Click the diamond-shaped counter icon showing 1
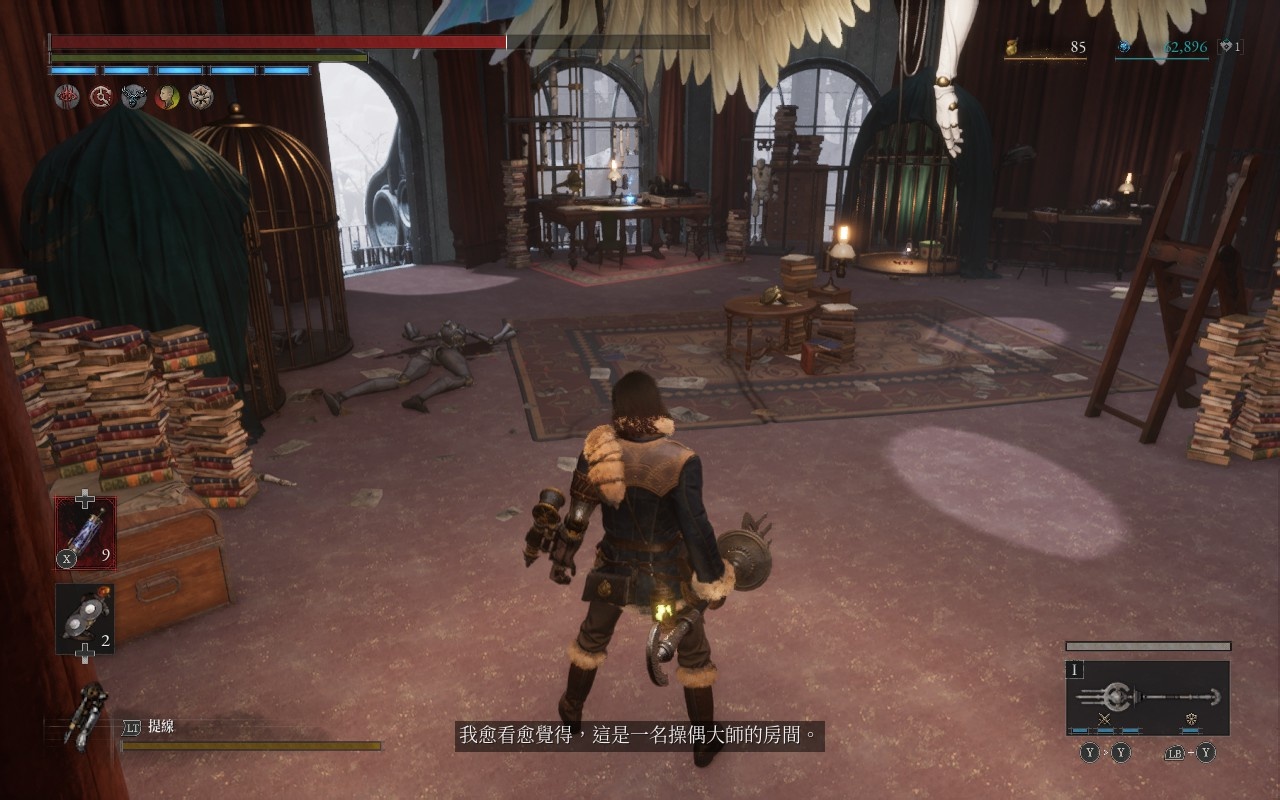 pos(1225,46)
